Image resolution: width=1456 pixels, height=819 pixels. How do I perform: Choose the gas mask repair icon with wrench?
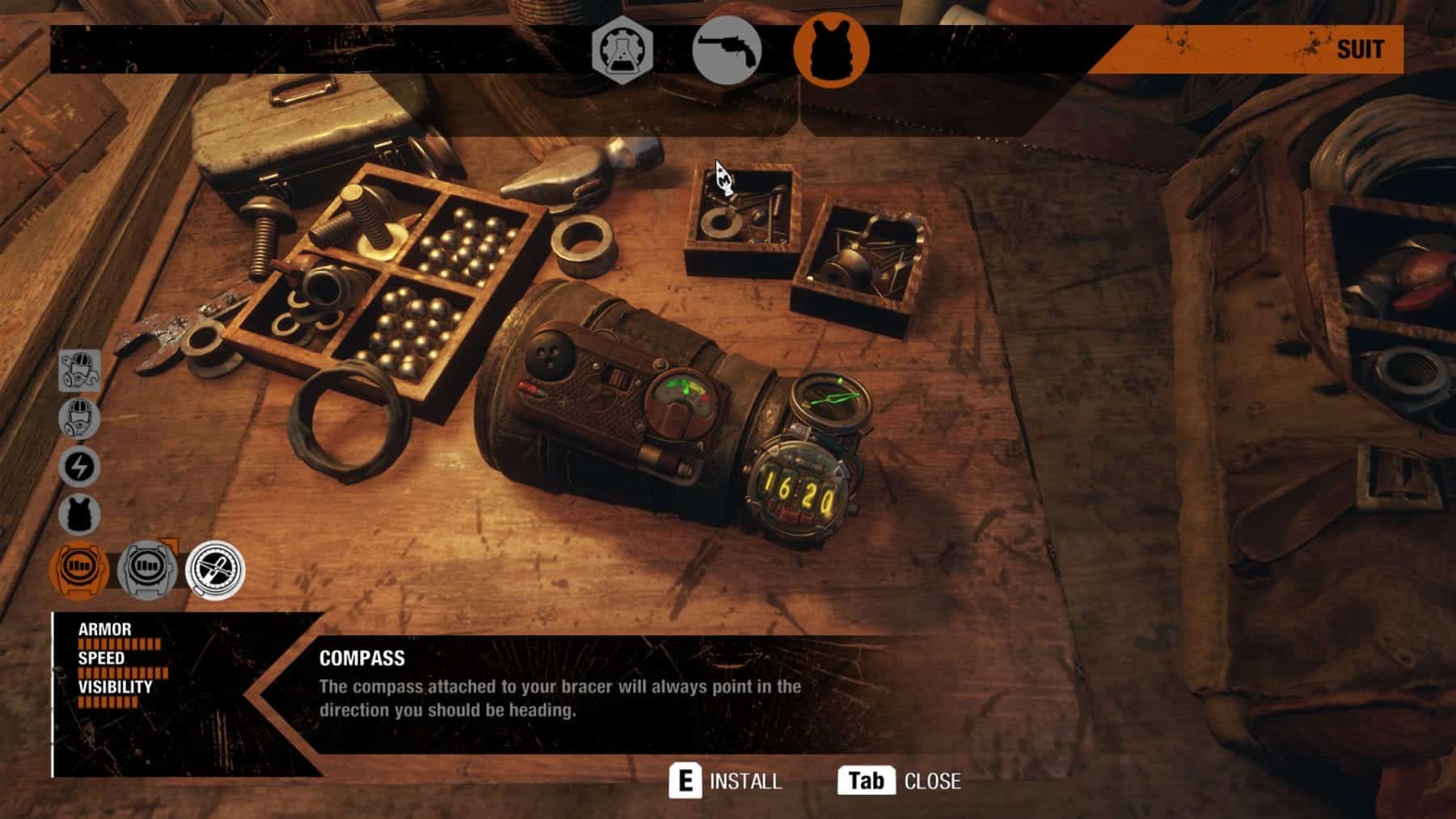tap(80, 370)
